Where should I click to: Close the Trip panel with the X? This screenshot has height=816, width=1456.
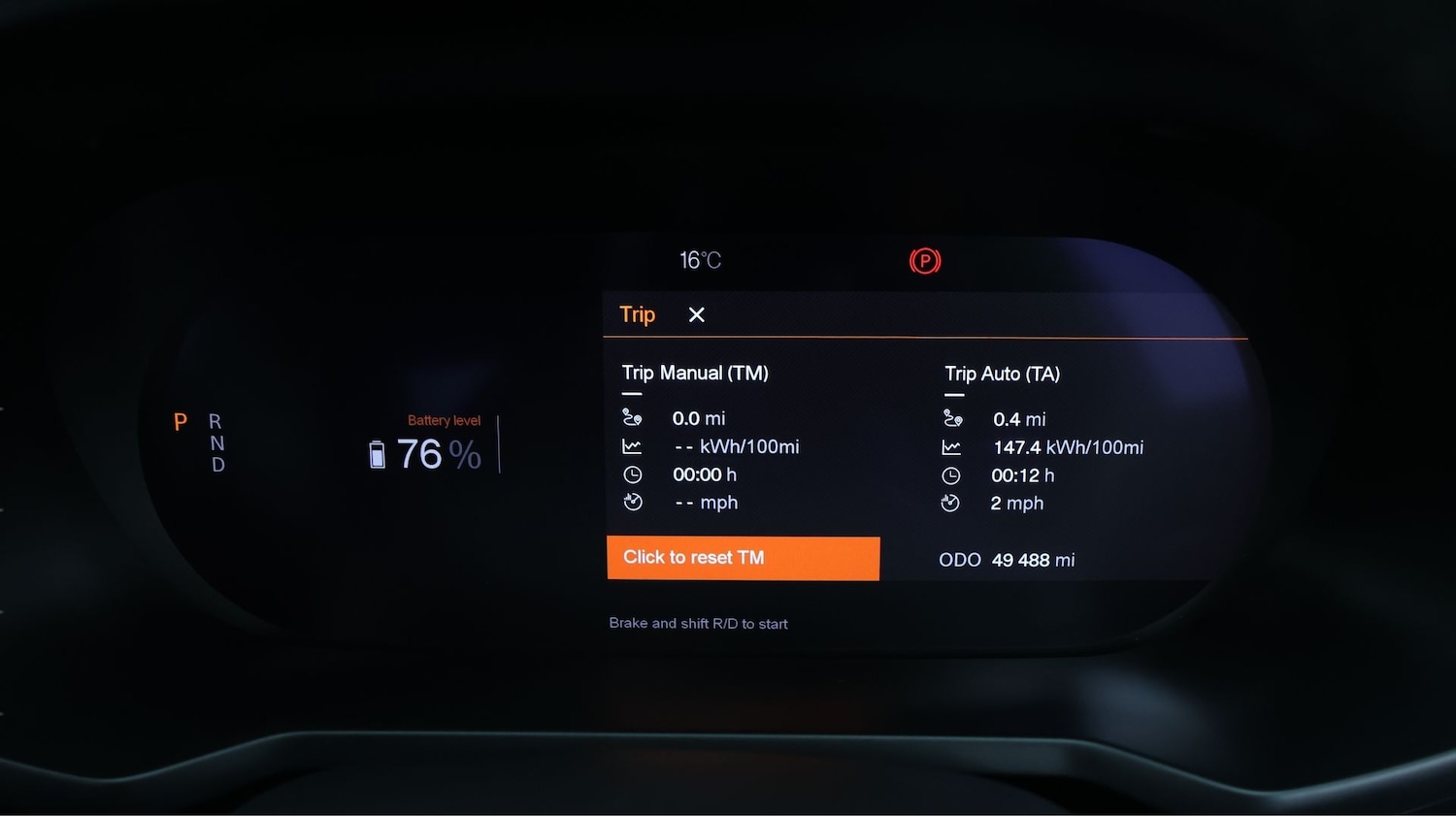click(x=696, y=314)
